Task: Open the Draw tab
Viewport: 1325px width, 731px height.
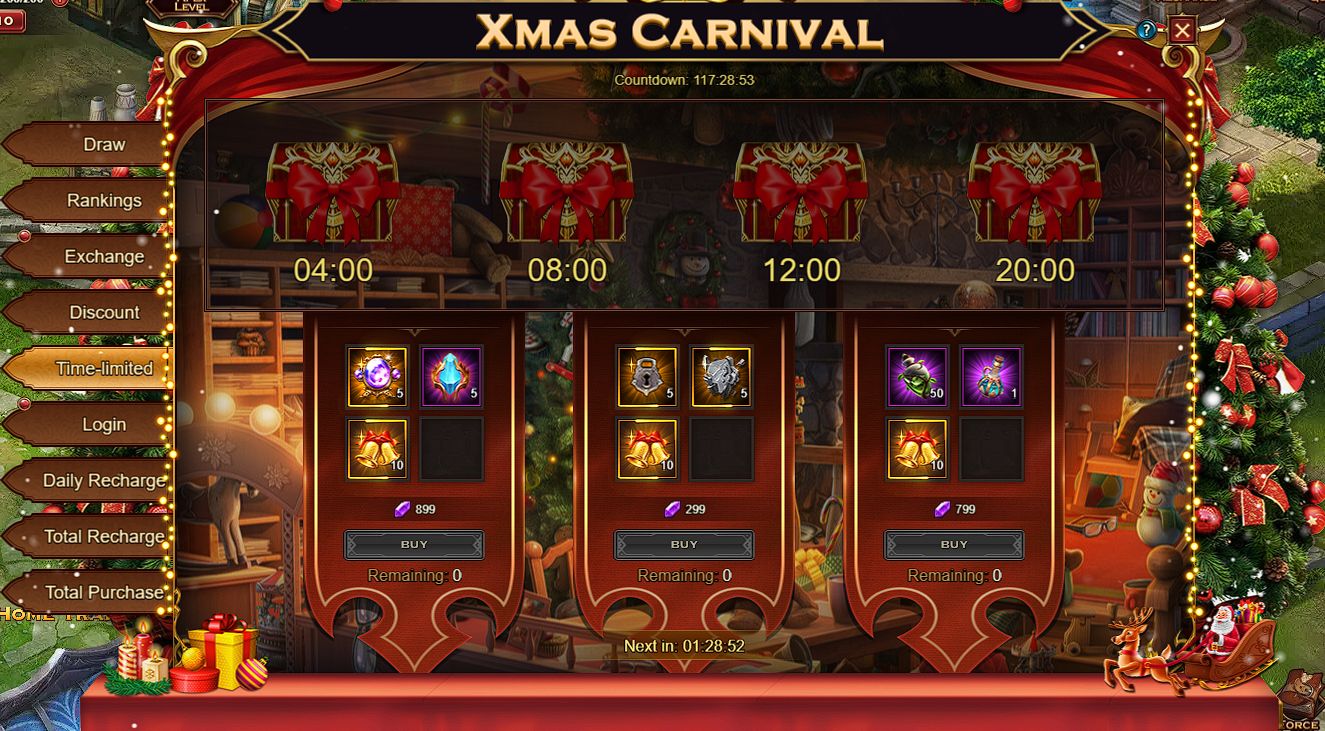Action: pos(103,145)
